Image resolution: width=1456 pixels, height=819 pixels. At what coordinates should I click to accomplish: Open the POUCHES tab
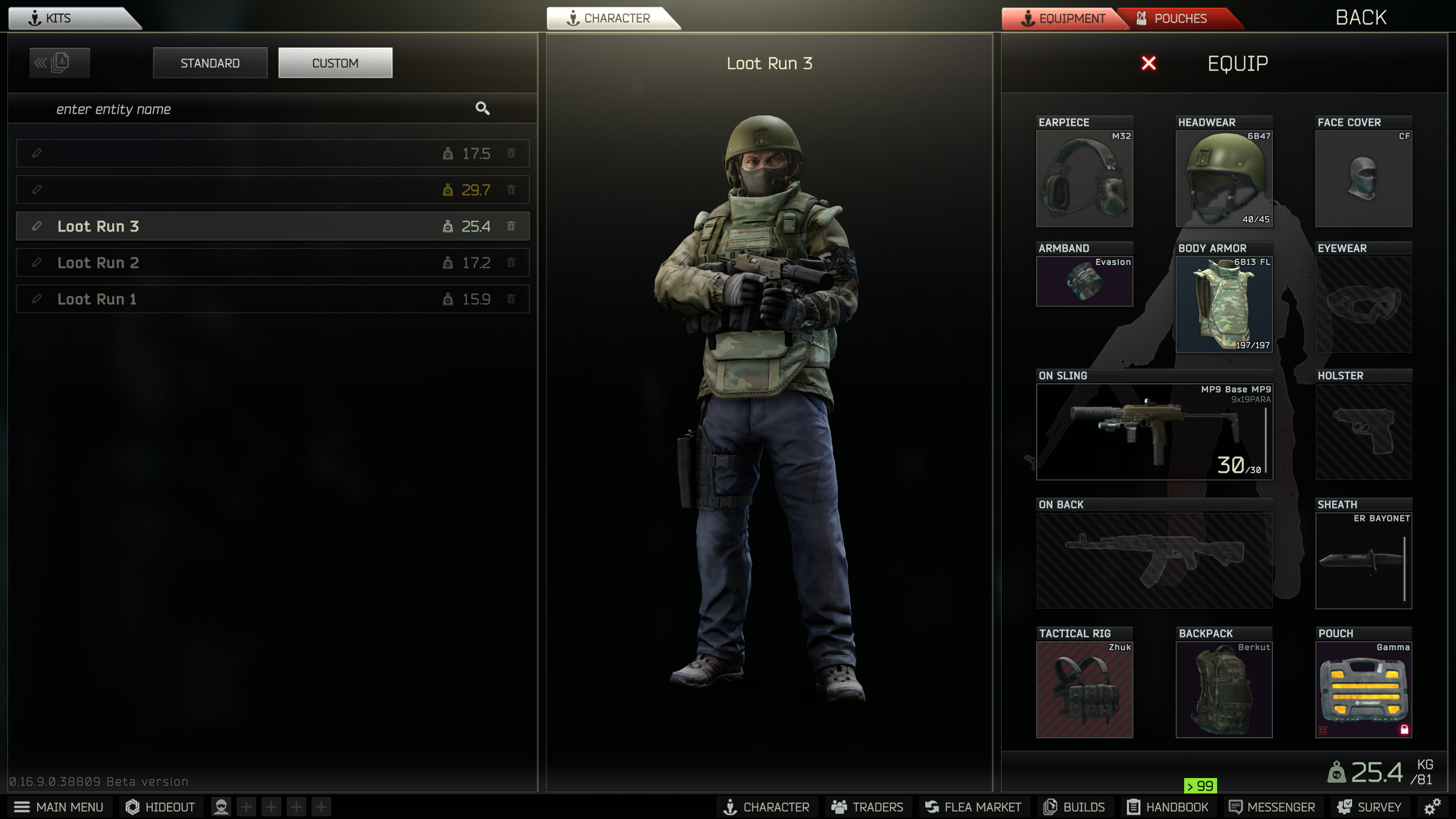[1180, 18]
